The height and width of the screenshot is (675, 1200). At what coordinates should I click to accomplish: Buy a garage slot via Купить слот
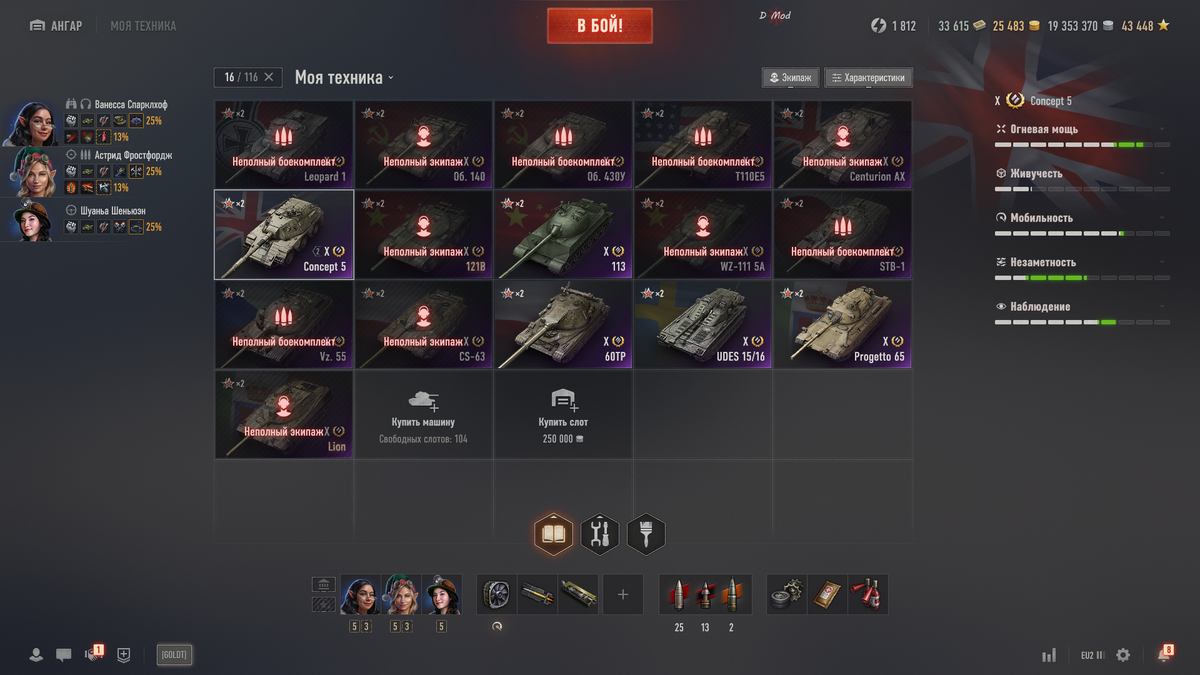pos(563,414)
